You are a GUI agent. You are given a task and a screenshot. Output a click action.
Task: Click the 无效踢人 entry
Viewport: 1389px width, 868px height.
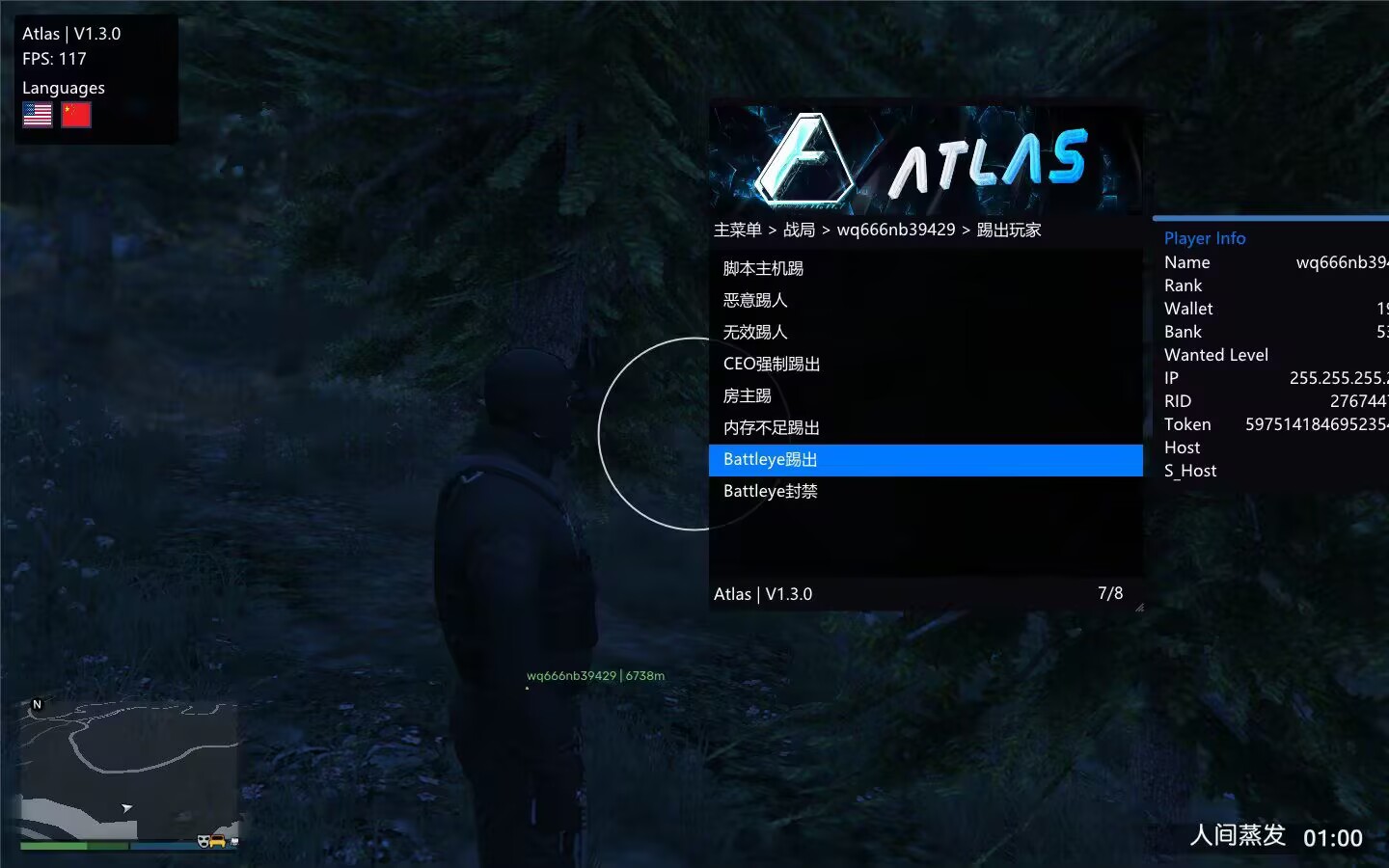(x=755, y=332)
